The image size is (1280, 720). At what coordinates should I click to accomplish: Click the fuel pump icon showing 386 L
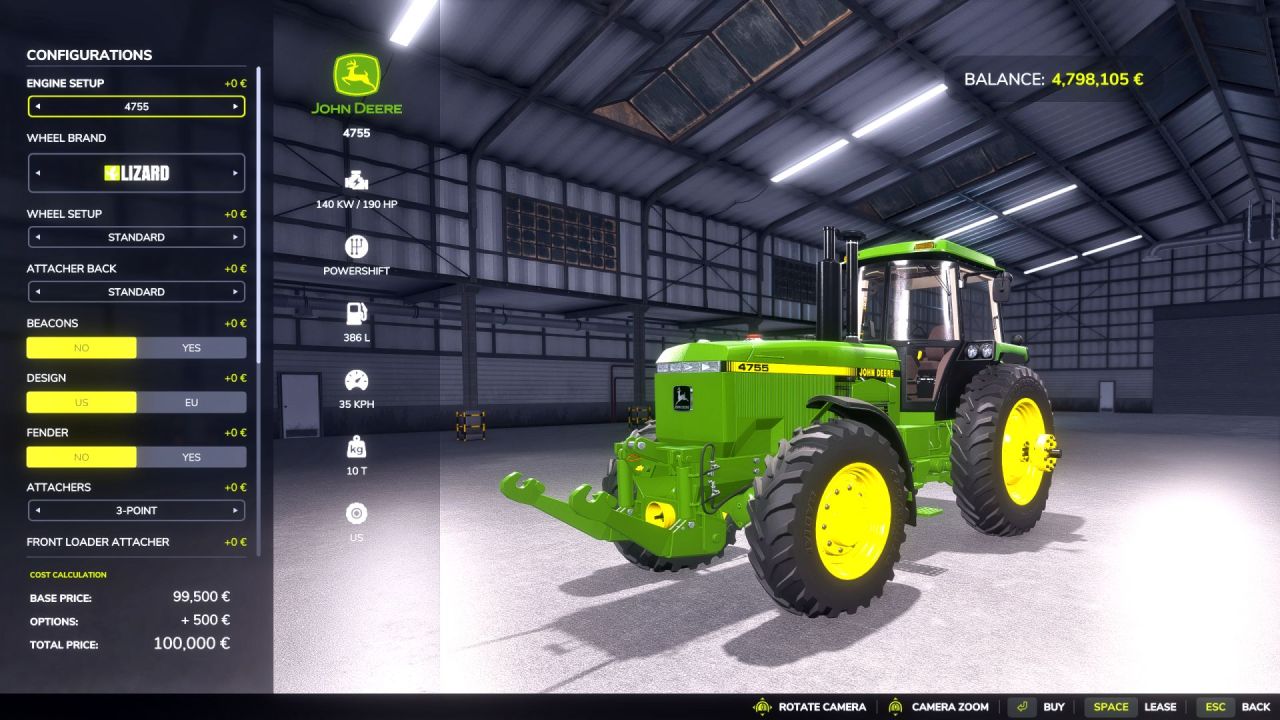356,313
